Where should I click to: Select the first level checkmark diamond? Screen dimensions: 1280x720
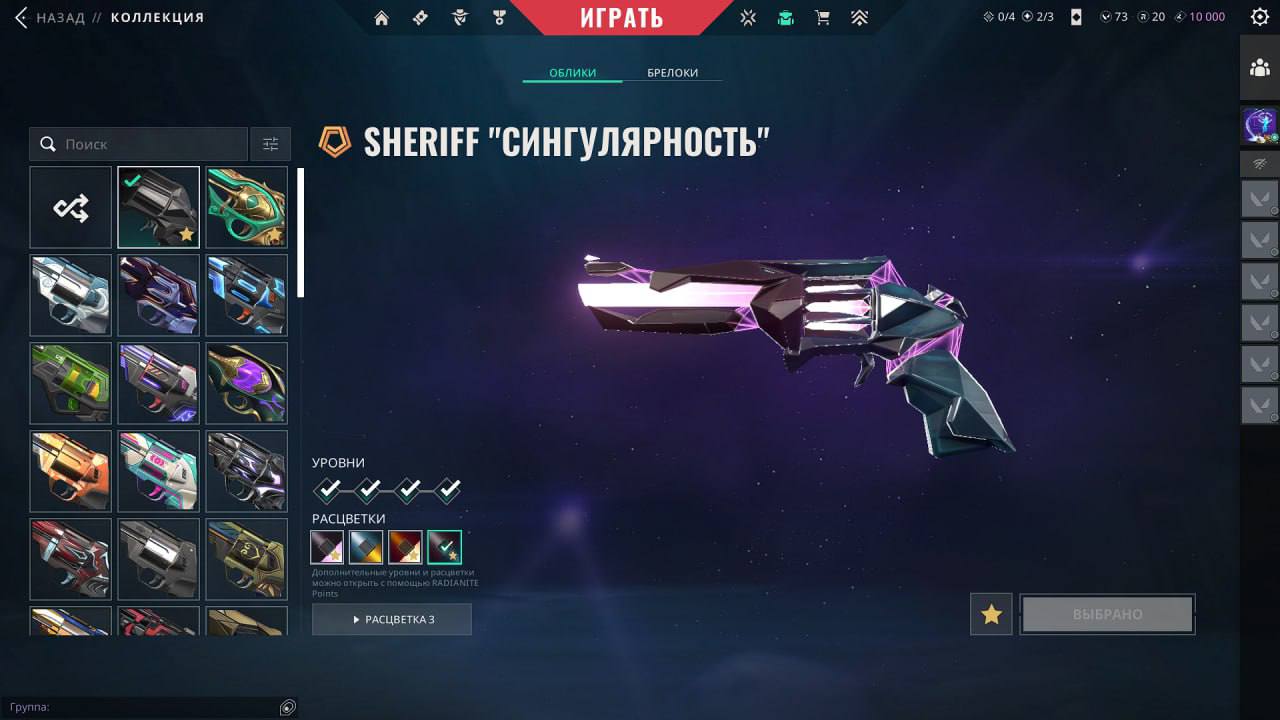point(328,490)
